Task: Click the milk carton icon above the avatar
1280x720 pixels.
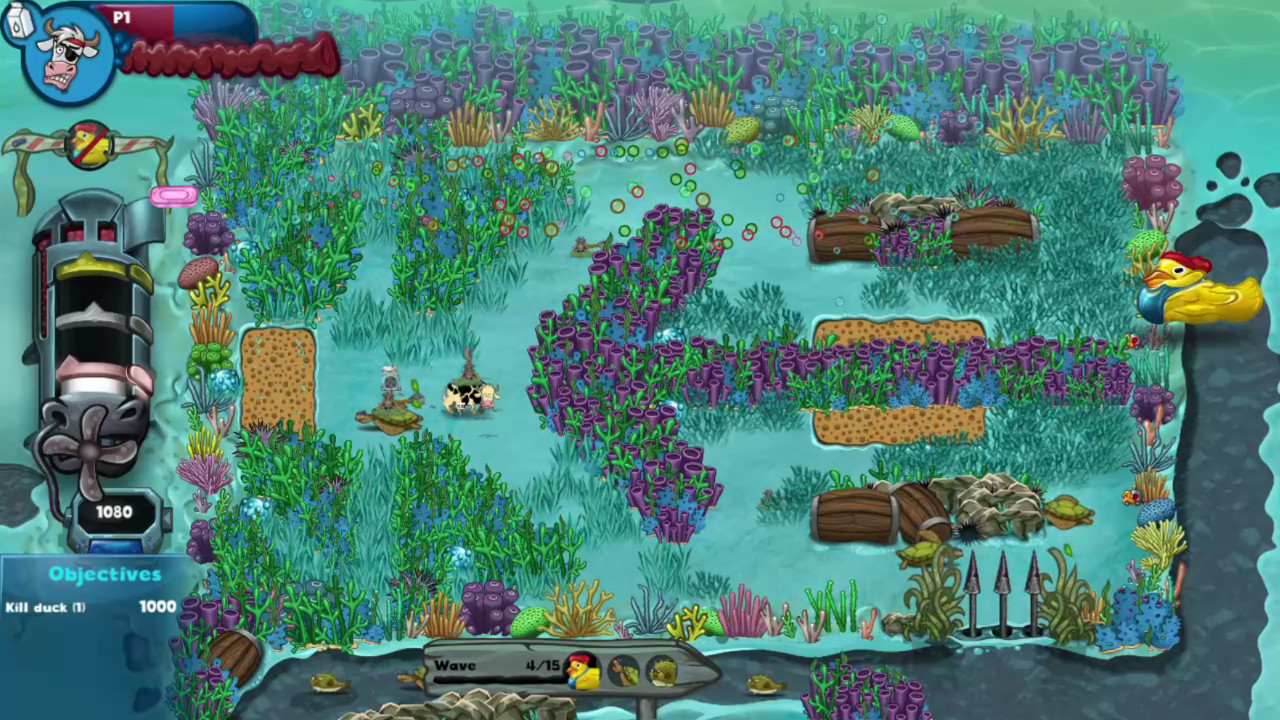Action: [18, 22]
